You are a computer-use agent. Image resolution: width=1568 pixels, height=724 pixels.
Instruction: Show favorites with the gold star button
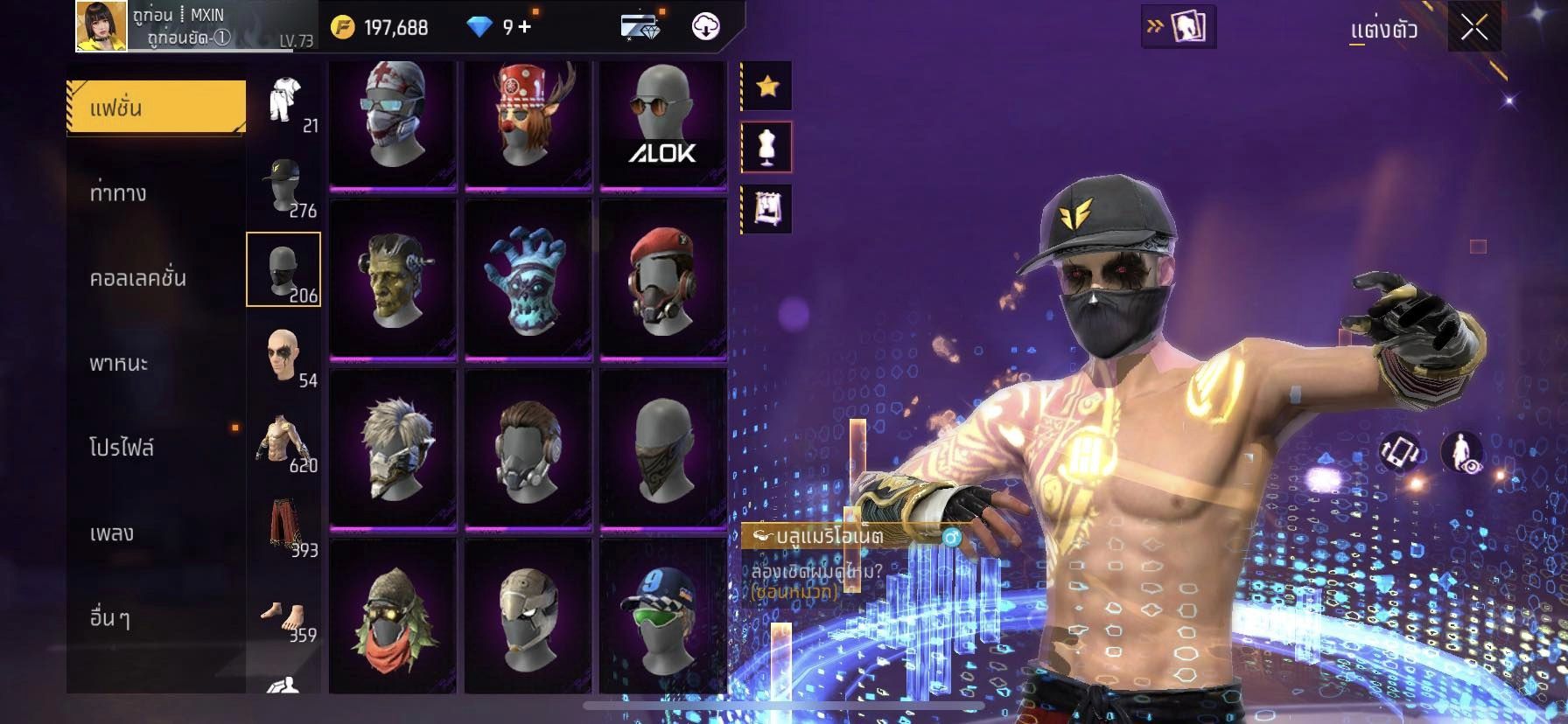767,86
